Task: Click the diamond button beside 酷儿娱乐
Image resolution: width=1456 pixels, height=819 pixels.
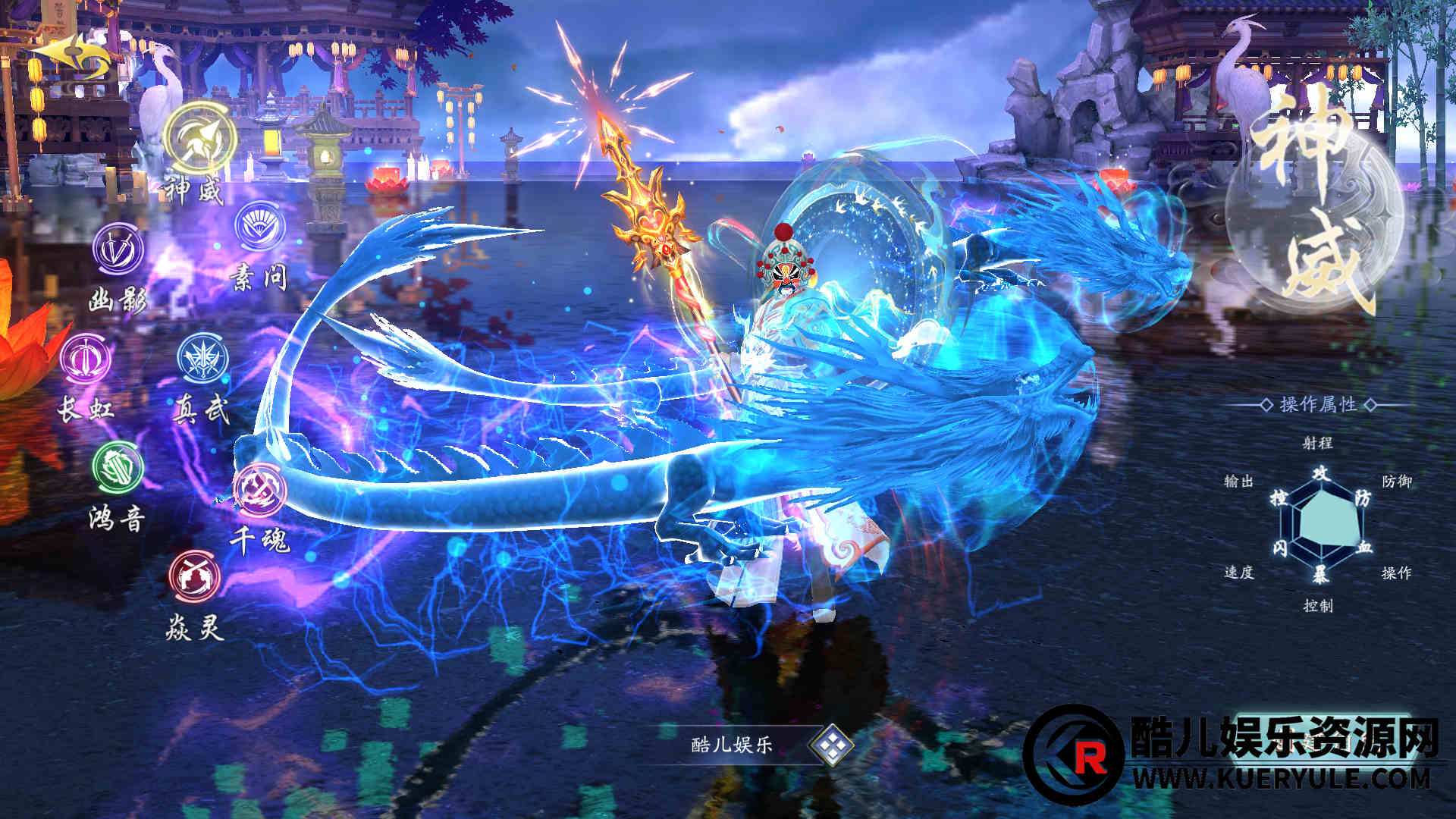Action: click(831, 745)
